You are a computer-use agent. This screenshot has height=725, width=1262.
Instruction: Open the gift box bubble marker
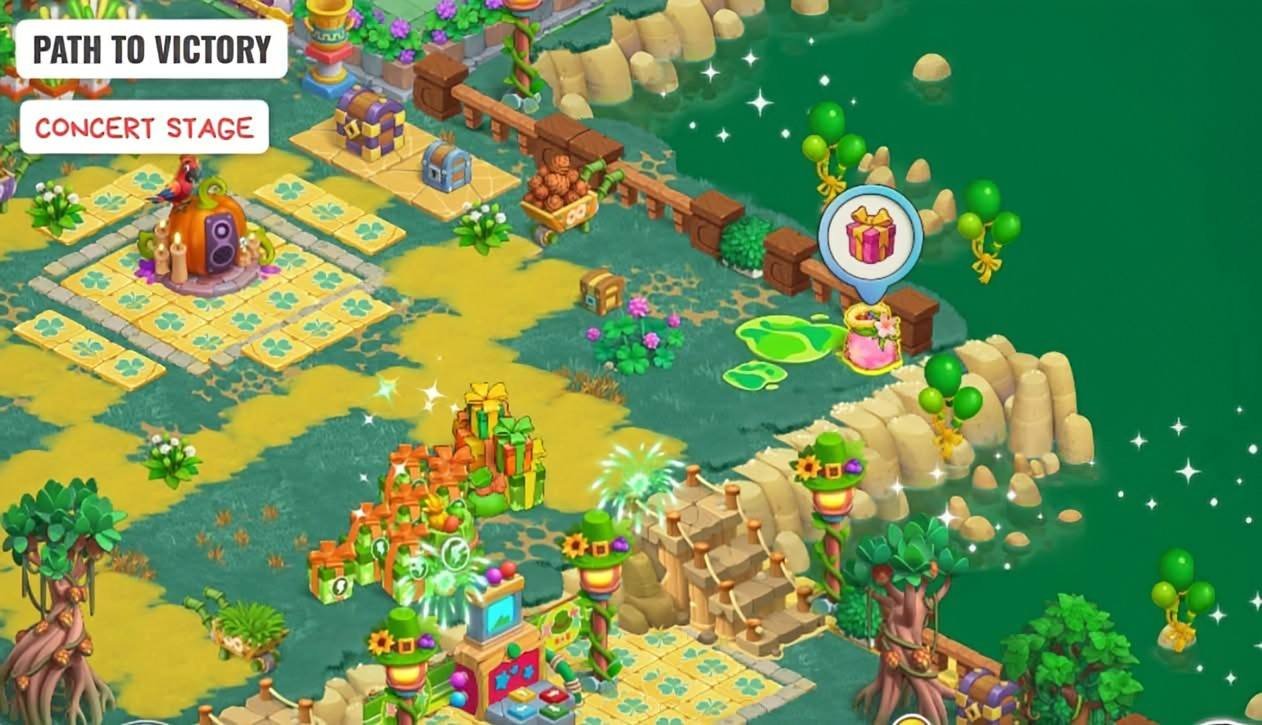pos(869,238)
